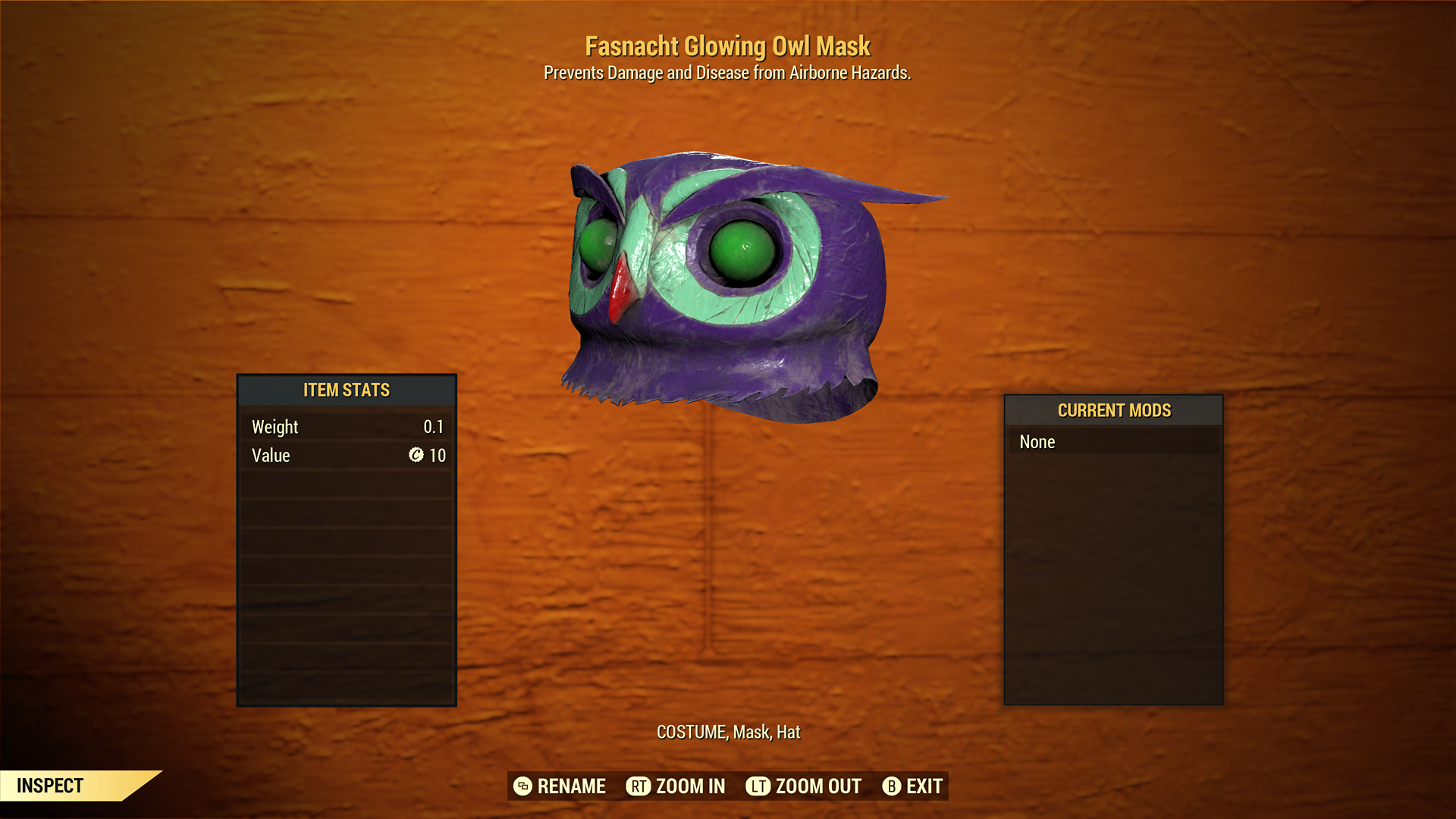Viewport: 1456px width, 819px height.
Task: Click the Rename button prompt icon
Action: pyautogui.click(x=523, y=786)
